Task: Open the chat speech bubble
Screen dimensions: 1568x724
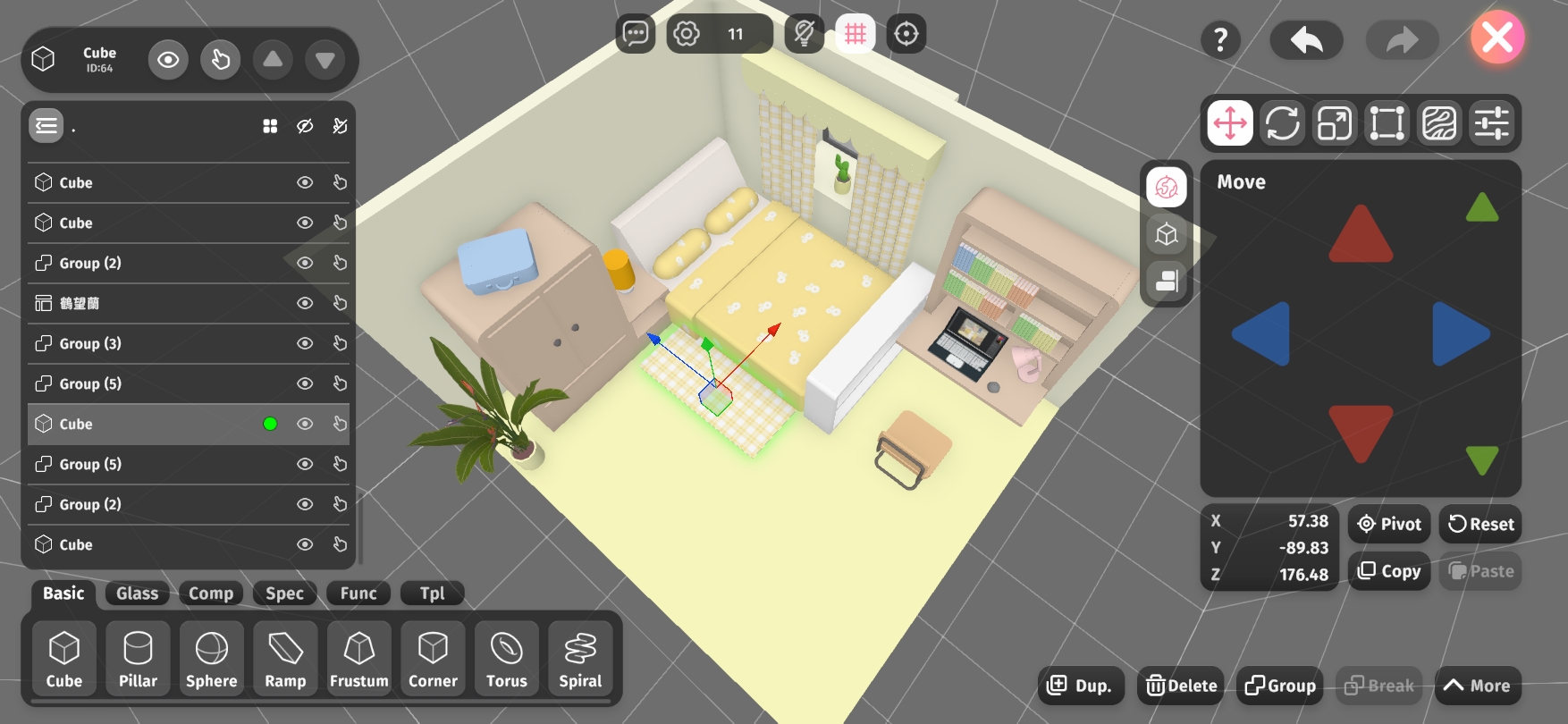Action: tap(636, 34)
